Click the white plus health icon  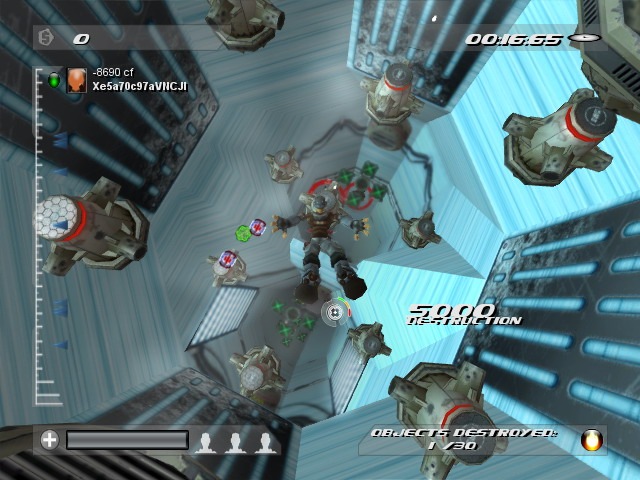pyautogui.click(x=49, y=439)
